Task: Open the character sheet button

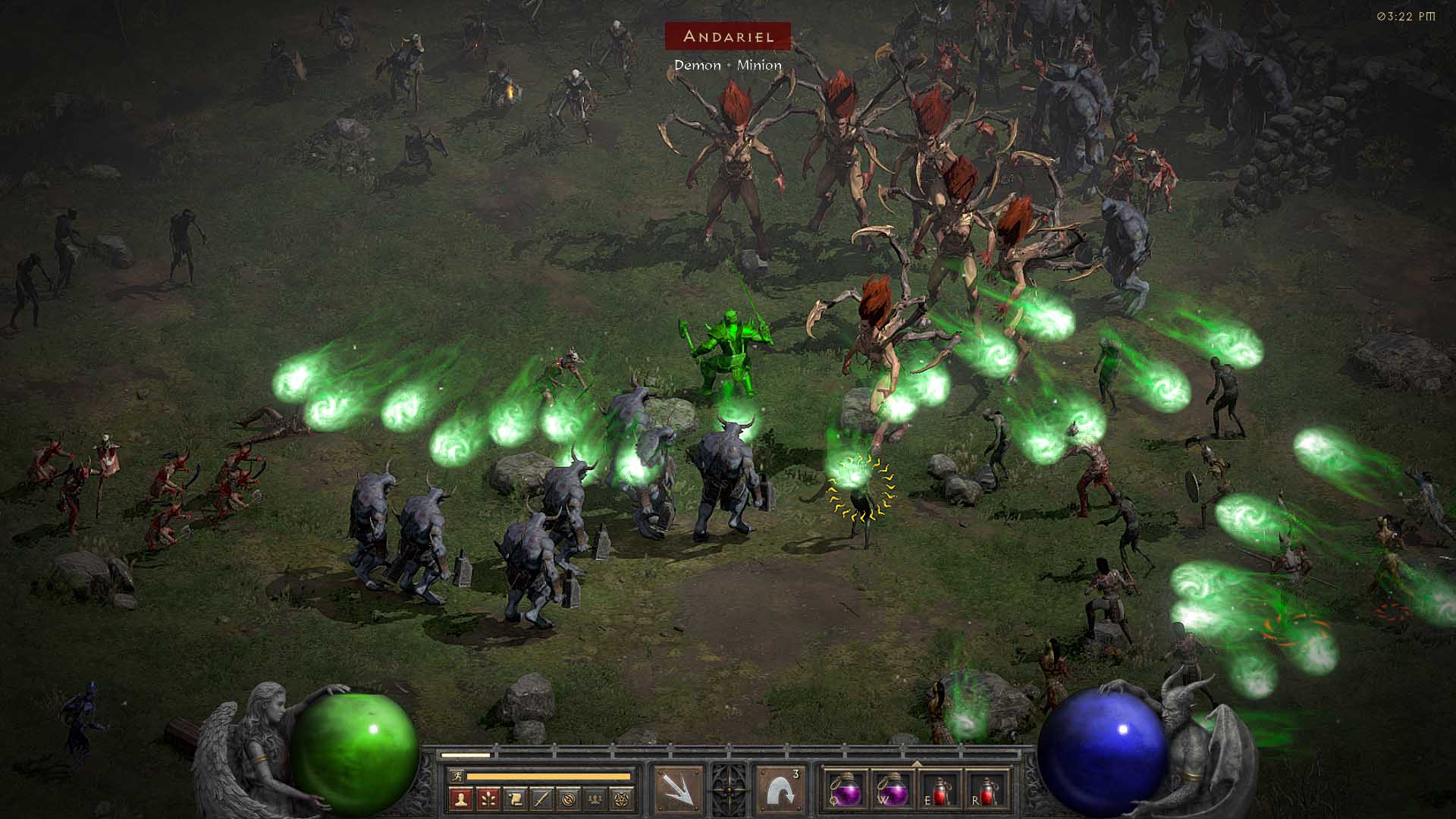Action: [x=461, y=798]
